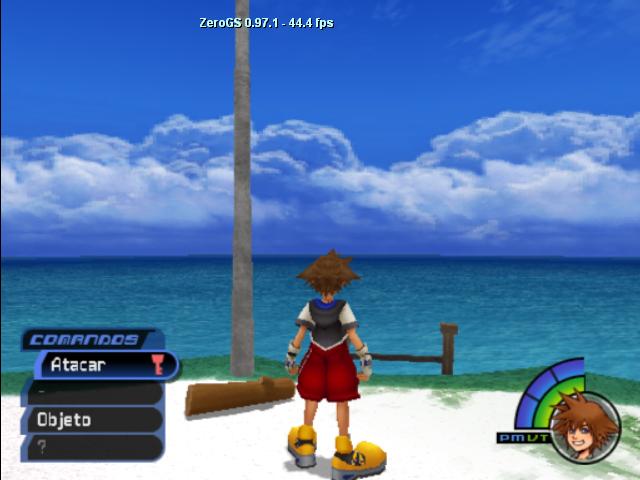Click the blank command slot under Atacar
The width and height of the screenshot is (640, 480).
93,393
